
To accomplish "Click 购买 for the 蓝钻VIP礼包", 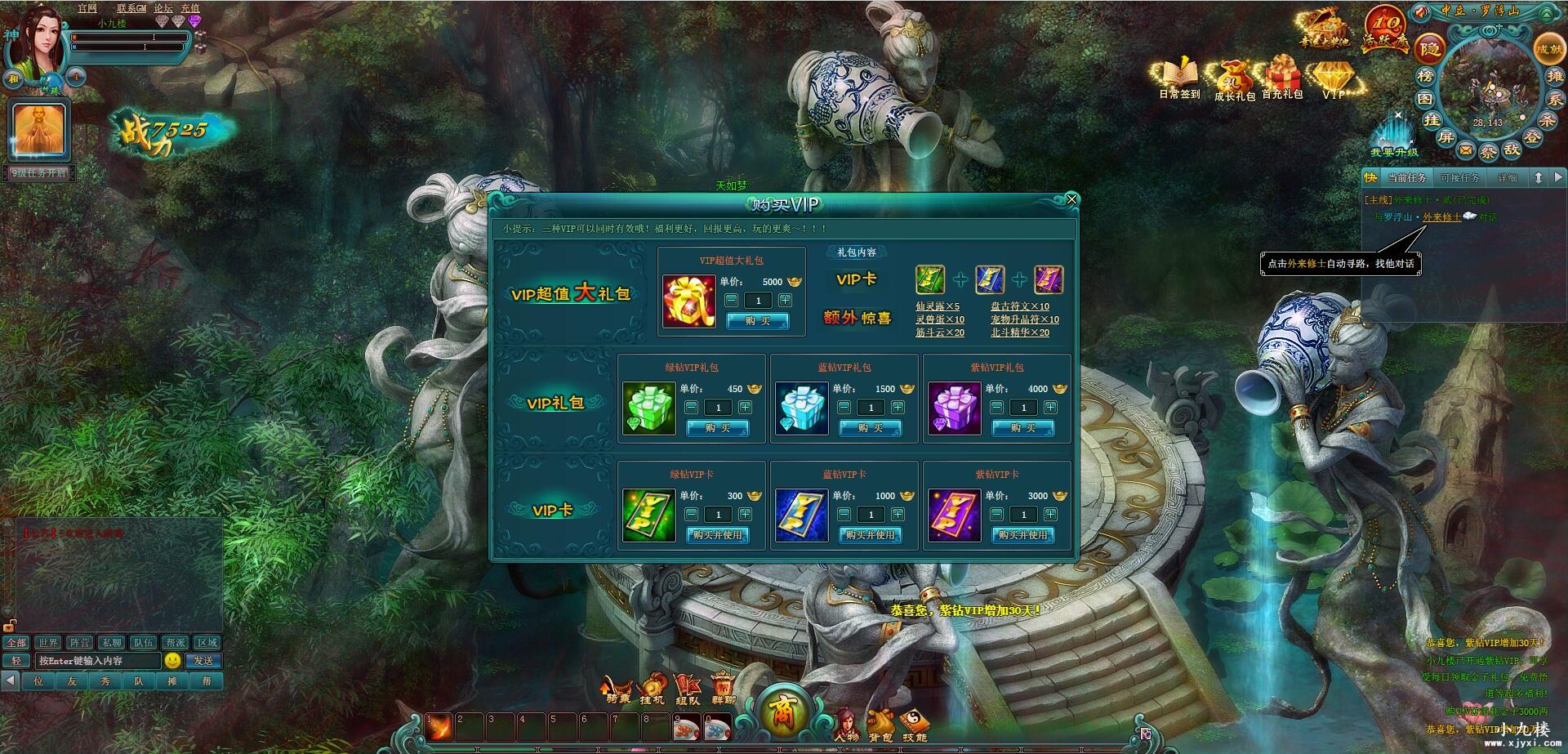I will [871, 427].
